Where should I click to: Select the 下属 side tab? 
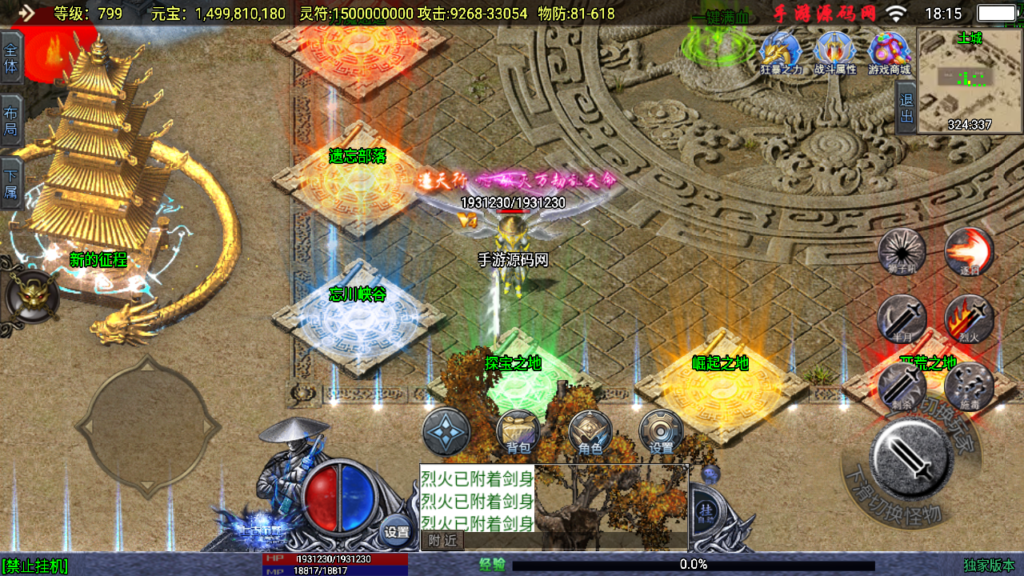pyautogui.click(x=11, y=182)
